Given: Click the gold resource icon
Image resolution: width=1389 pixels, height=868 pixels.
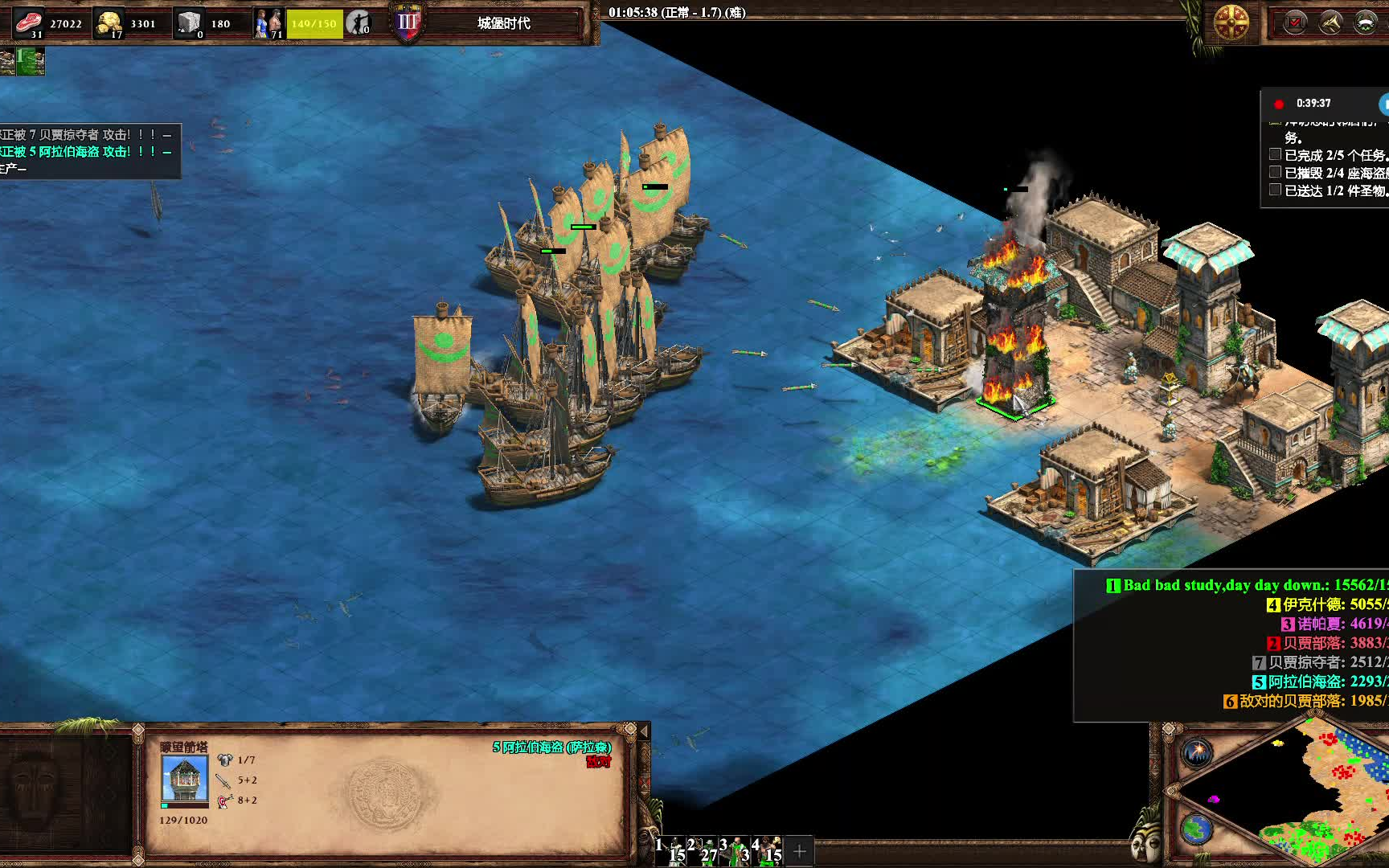Looking at the screenshot, I should pyautogui.click(x=109, y=23).
